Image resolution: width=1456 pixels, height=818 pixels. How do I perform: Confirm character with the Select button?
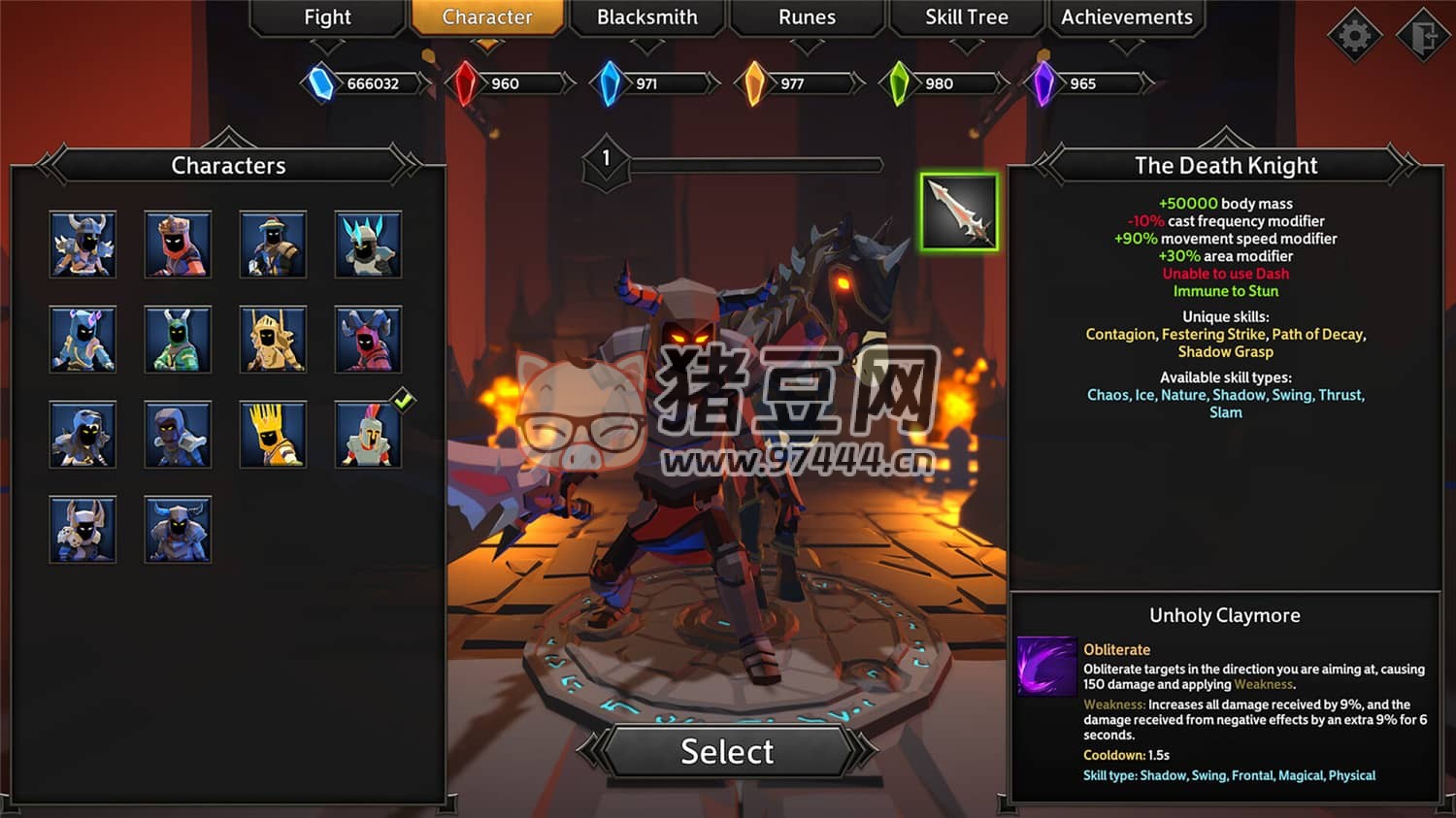click(727, 751)
